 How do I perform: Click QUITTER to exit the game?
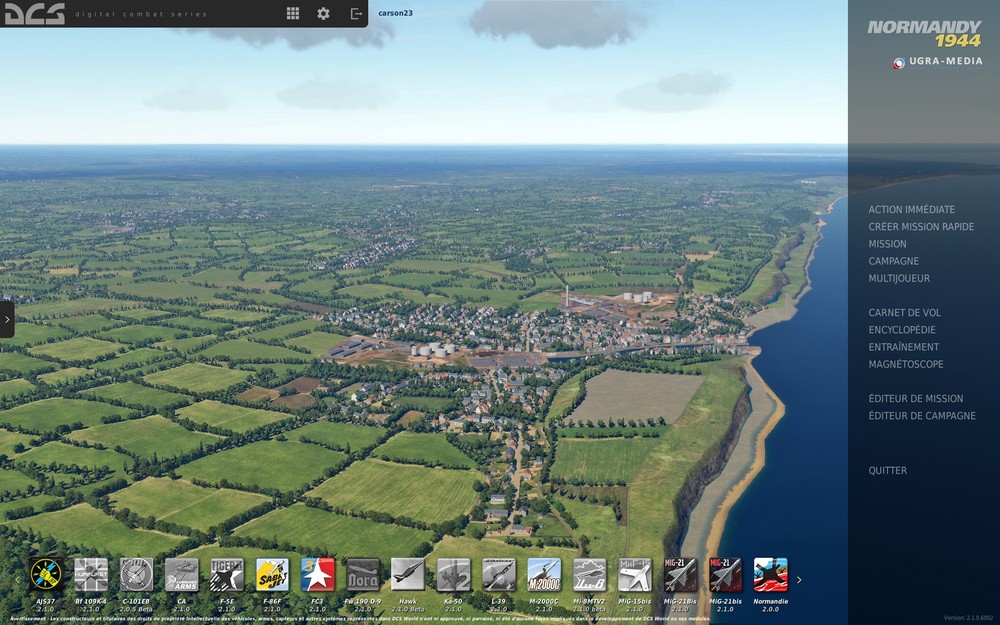tap(887, 471)
